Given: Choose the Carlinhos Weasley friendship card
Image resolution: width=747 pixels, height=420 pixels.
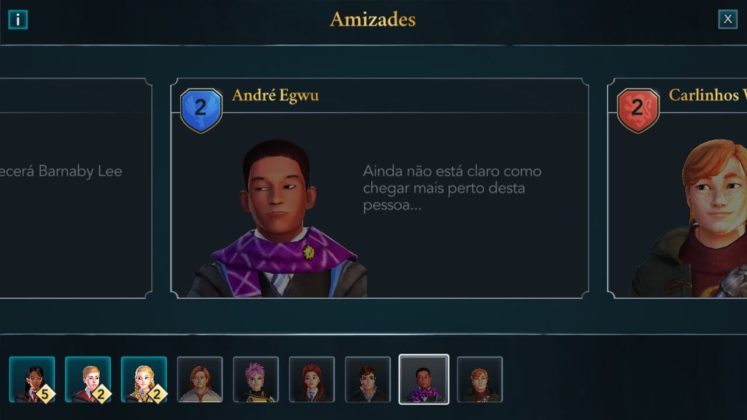Looking at the screenshot, I should (x=677, y=188).
